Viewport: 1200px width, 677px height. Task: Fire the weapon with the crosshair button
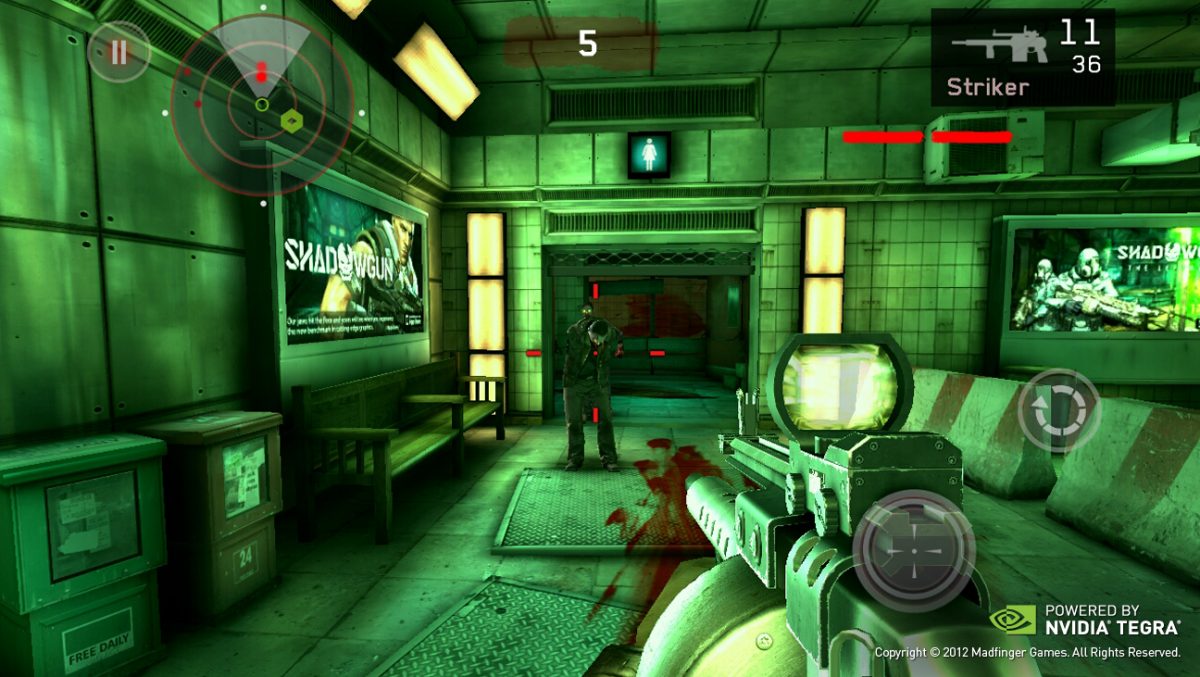click(x=913, y=550)
